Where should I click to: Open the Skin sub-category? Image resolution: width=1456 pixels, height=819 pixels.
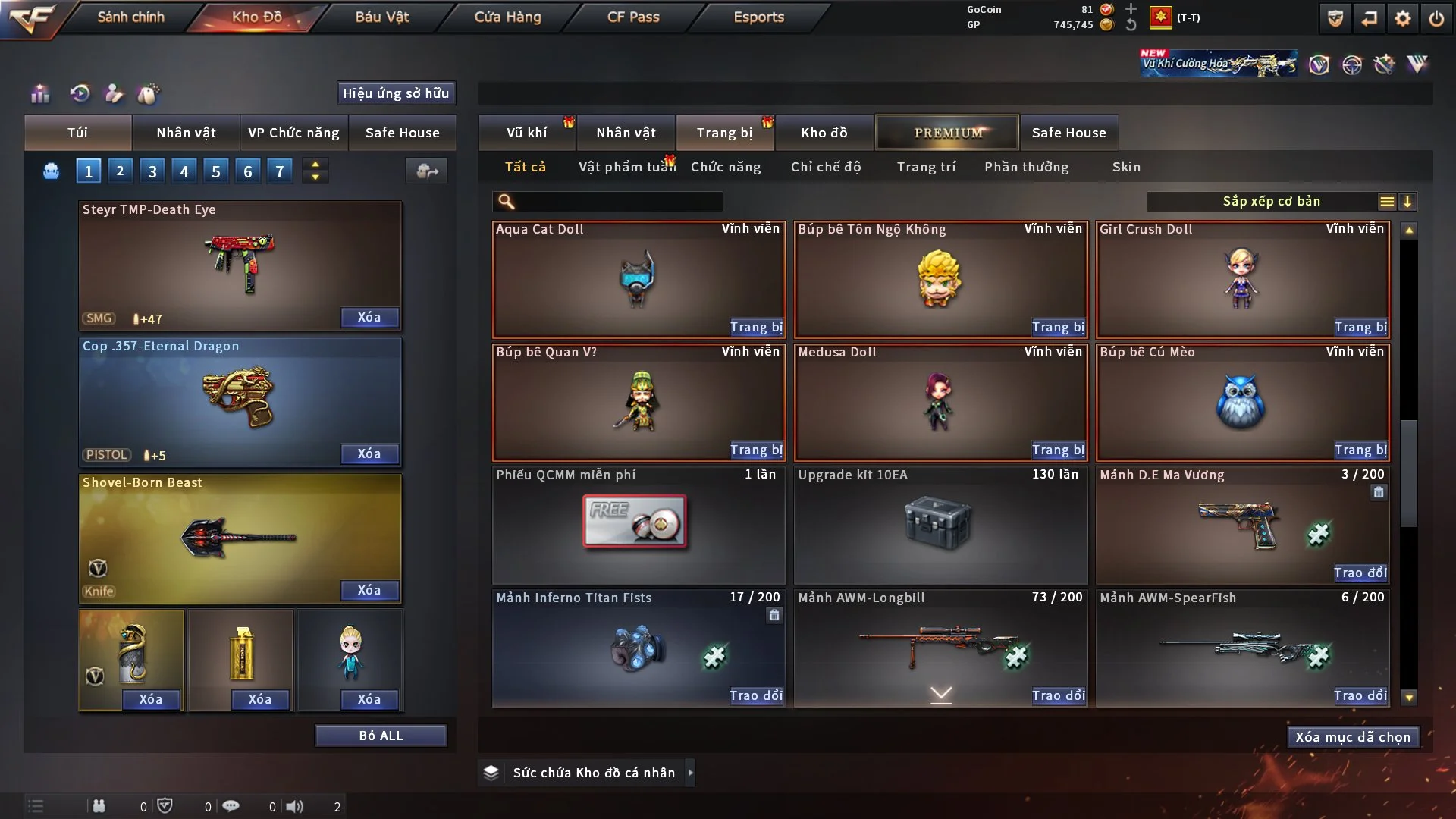1126,167
